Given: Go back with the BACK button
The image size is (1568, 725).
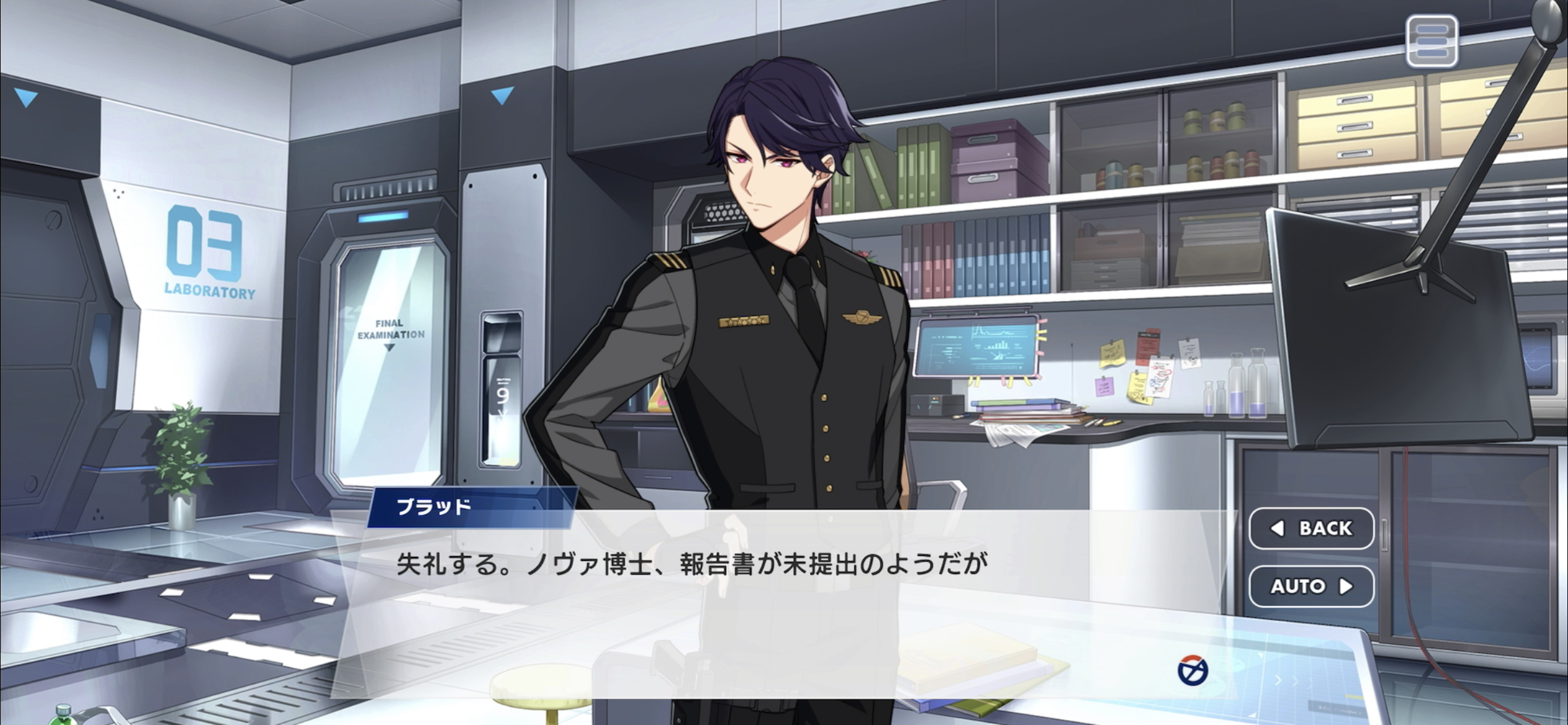Looking at the screenshot, I should pos(1311,528).
